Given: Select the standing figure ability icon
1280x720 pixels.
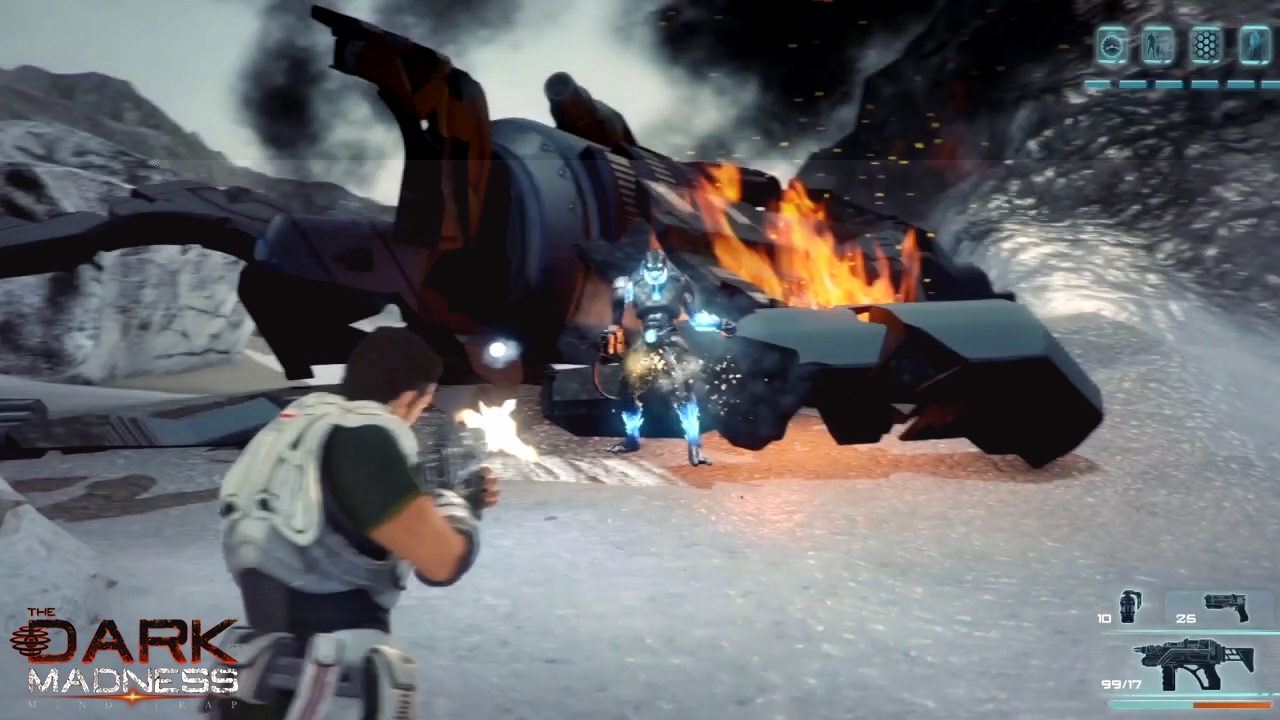Looking at the screenshot, I should point(1159,45).
